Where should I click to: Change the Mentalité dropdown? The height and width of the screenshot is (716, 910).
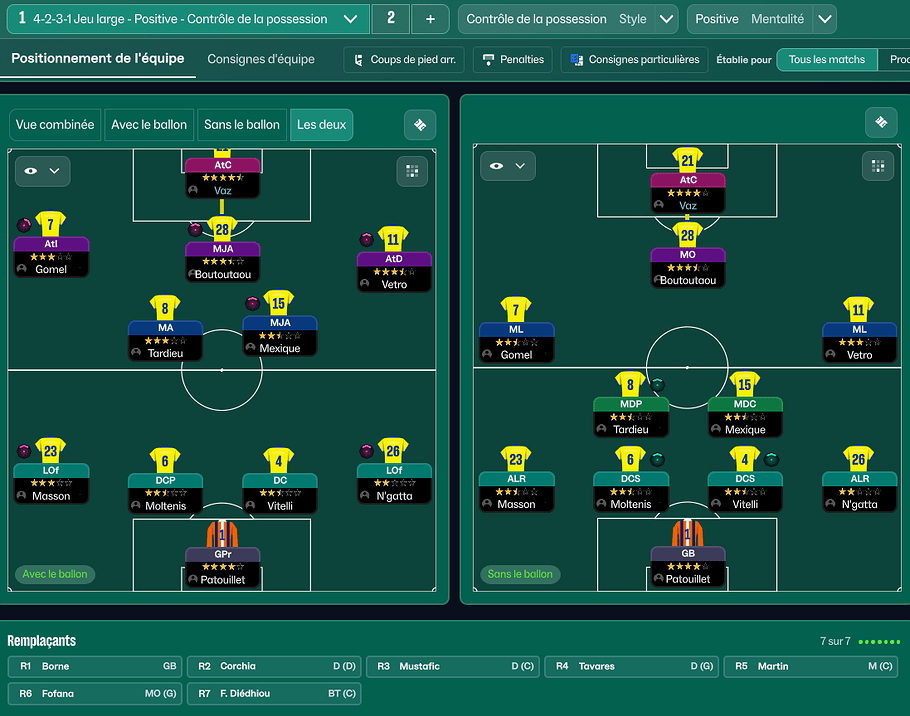coord(824,19)
